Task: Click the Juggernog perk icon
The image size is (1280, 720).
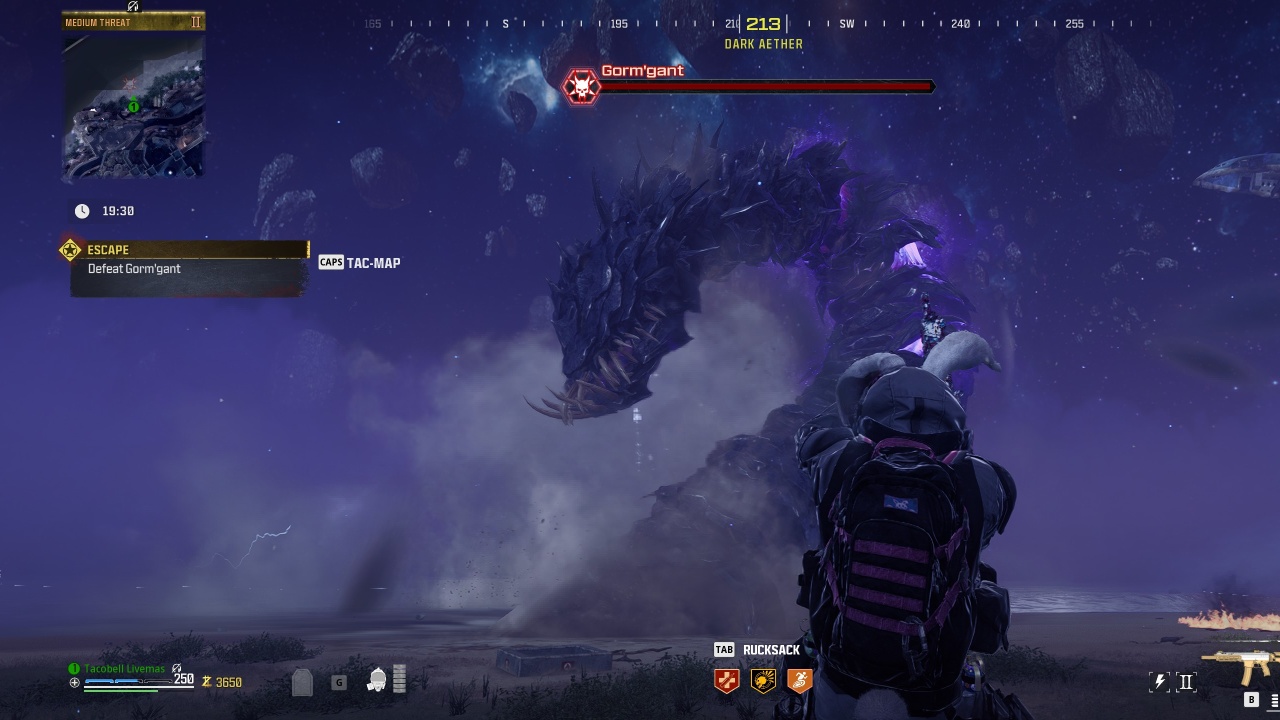Action: (x=727, y=681)
